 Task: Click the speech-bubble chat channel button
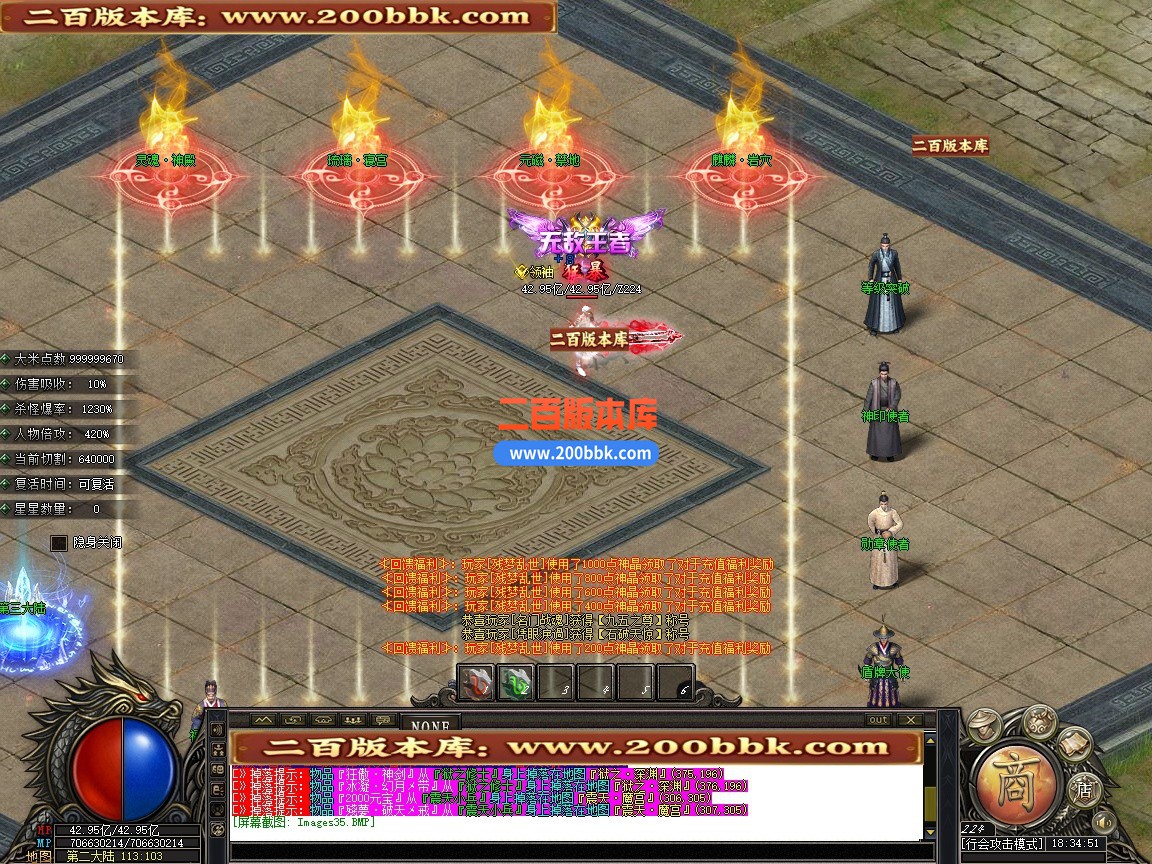(x=383, y=720)
